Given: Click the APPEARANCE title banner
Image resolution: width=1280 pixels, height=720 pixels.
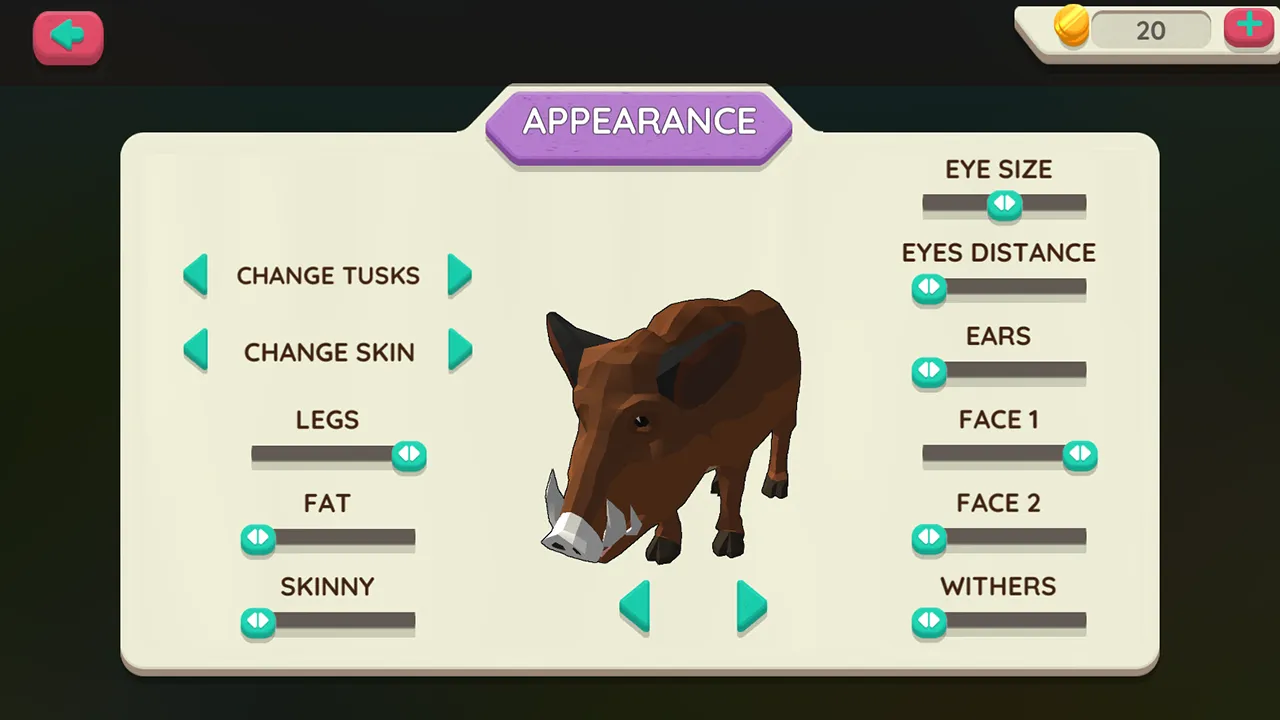Looking at the screenshot, I should tap(639, 121).
